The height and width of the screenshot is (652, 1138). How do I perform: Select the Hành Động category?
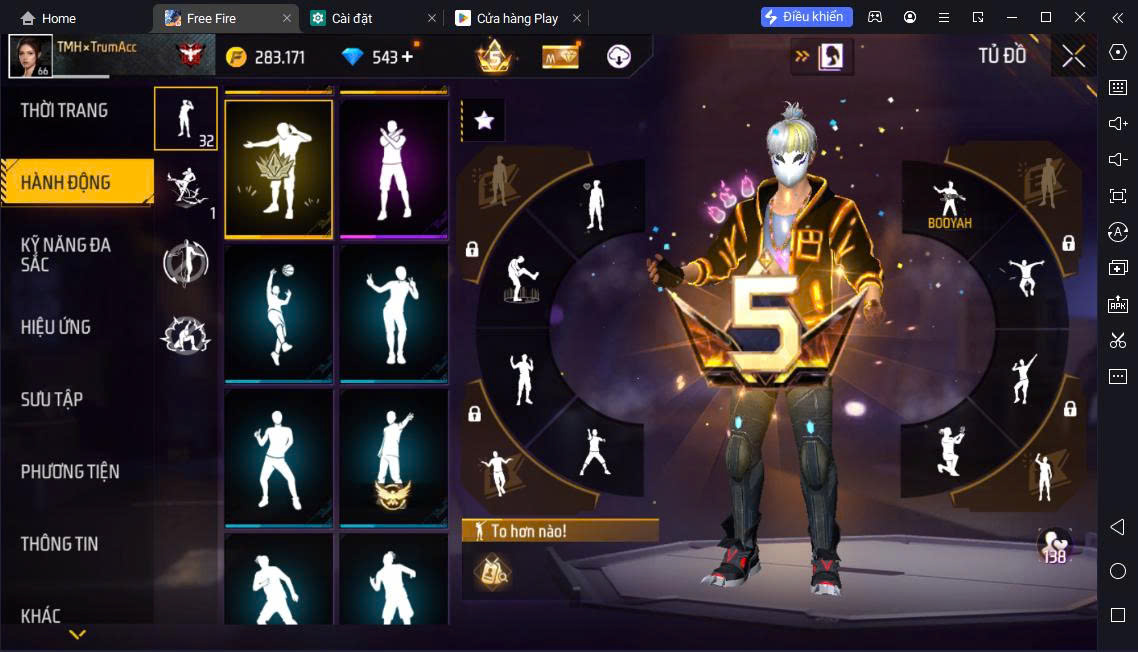click(66, 182)
